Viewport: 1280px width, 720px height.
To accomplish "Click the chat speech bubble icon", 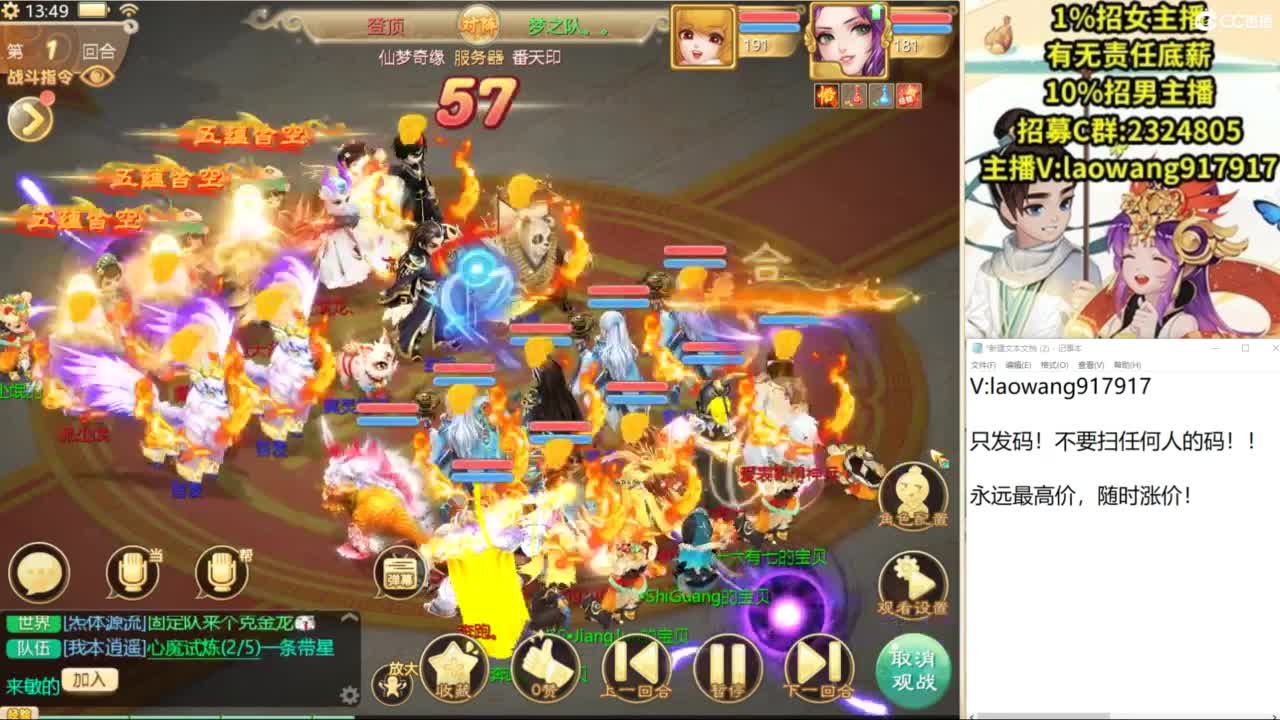I will (x=39, y=572).
